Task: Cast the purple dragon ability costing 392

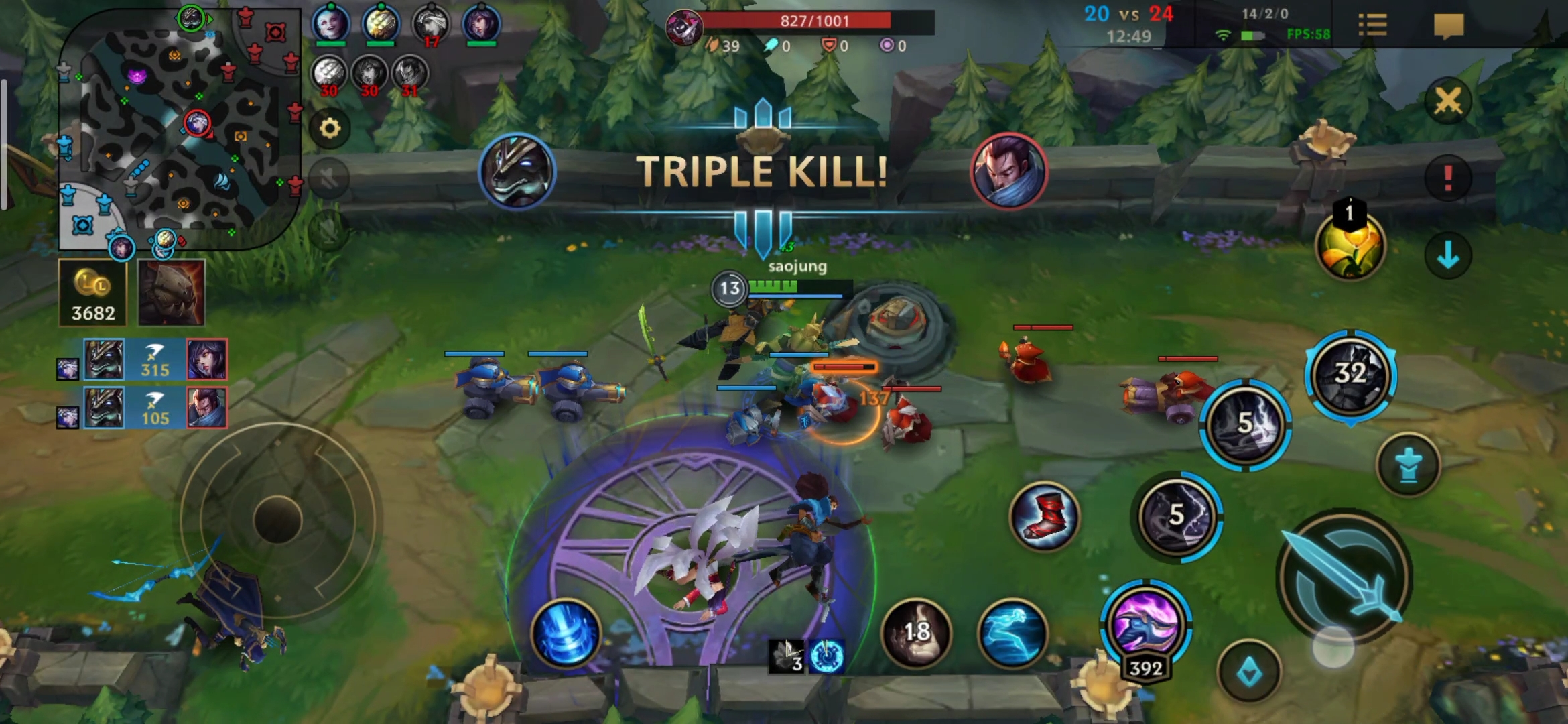Action: 1145,623
